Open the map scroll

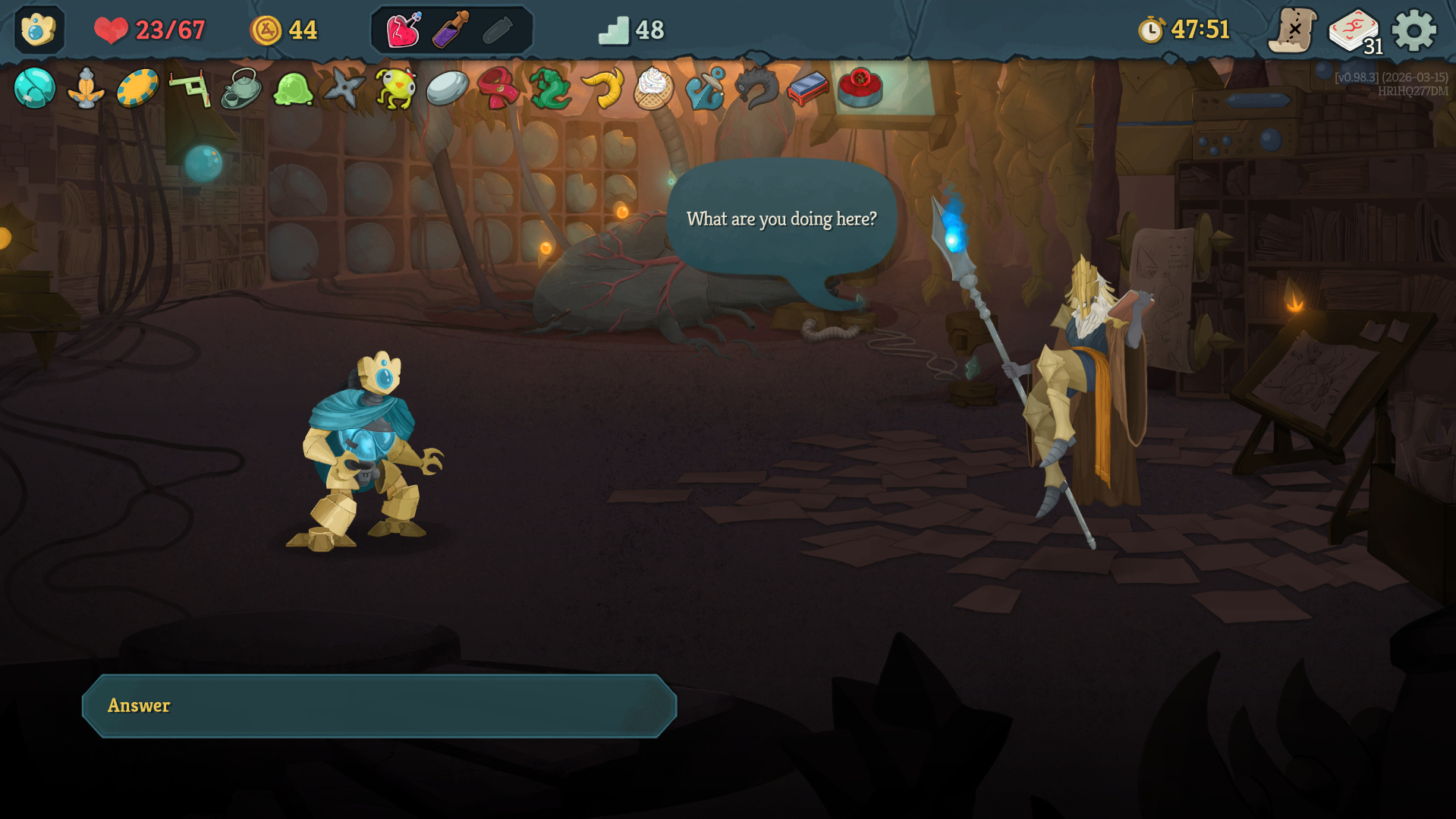(1292, 31)
